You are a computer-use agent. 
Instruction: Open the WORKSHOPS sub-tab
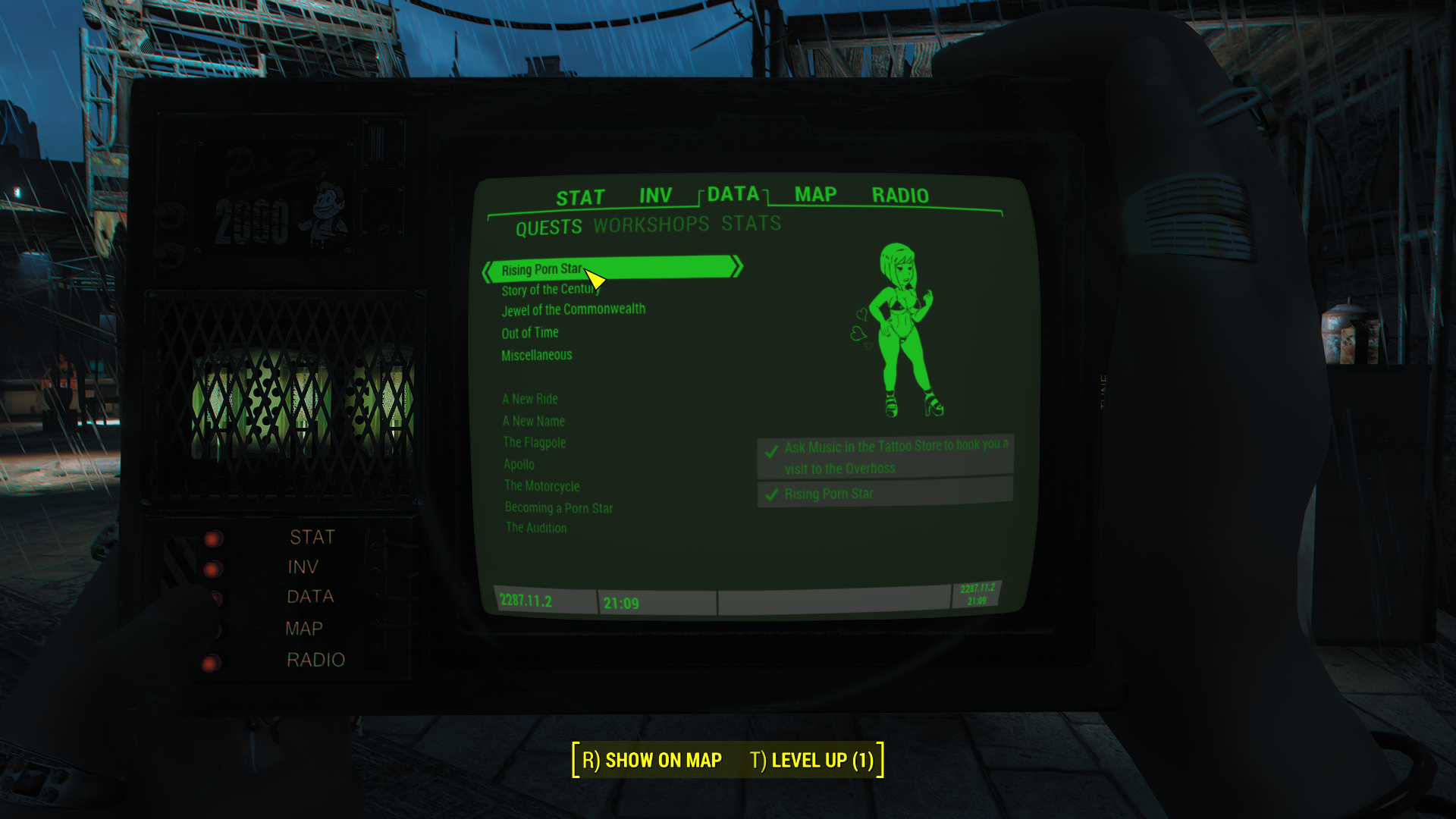tap(651, 225)
